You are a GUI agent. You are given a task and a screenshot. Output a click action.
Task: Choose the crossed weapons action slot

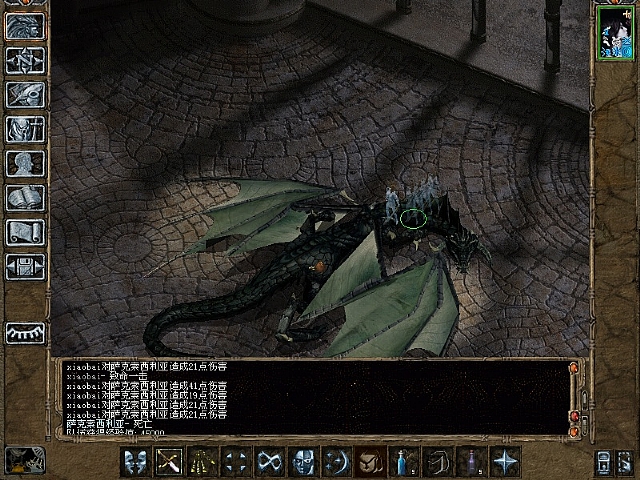click(168, 462)
